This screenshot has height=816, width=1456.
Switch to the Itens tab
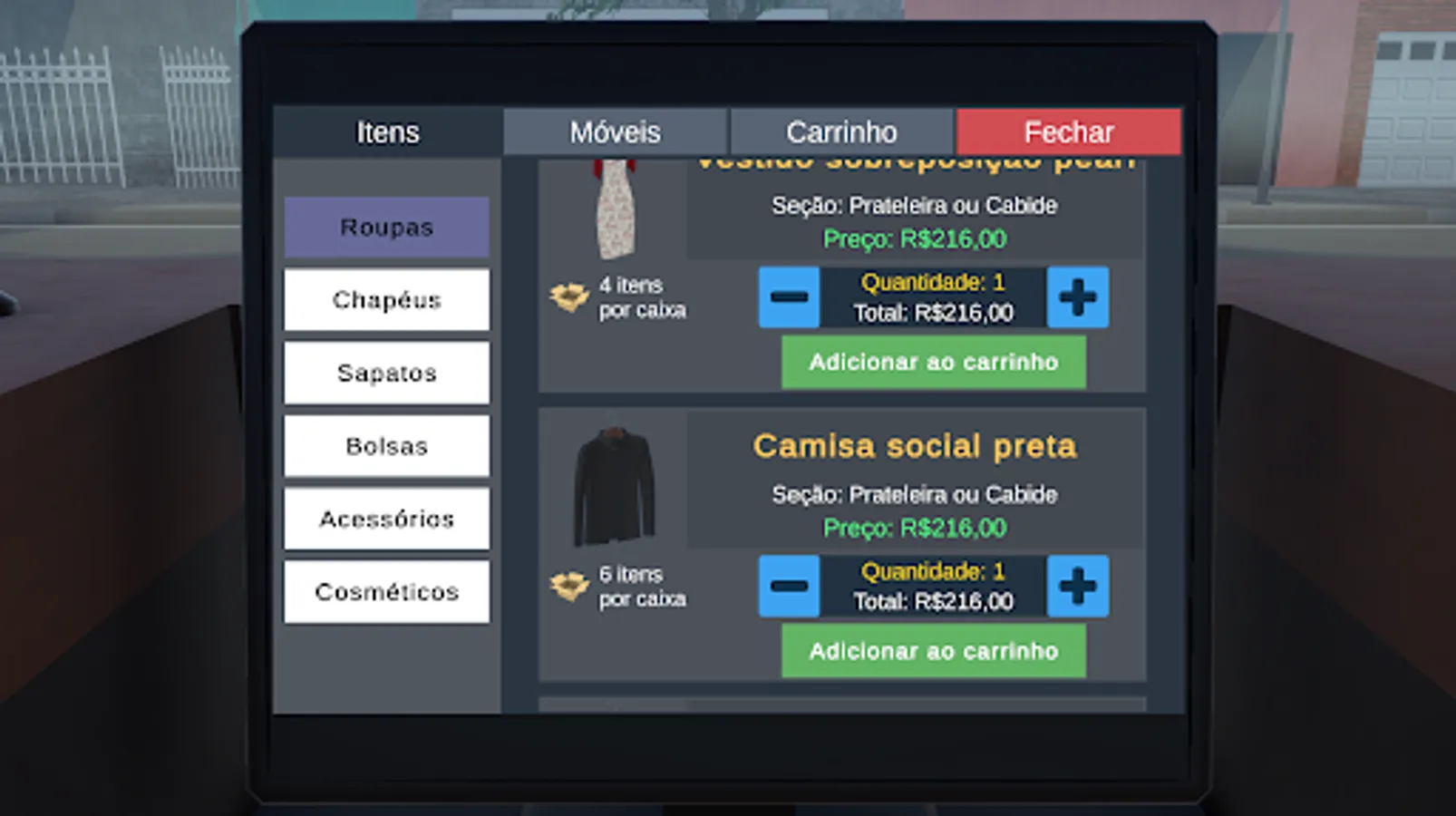tap(389, 132)
